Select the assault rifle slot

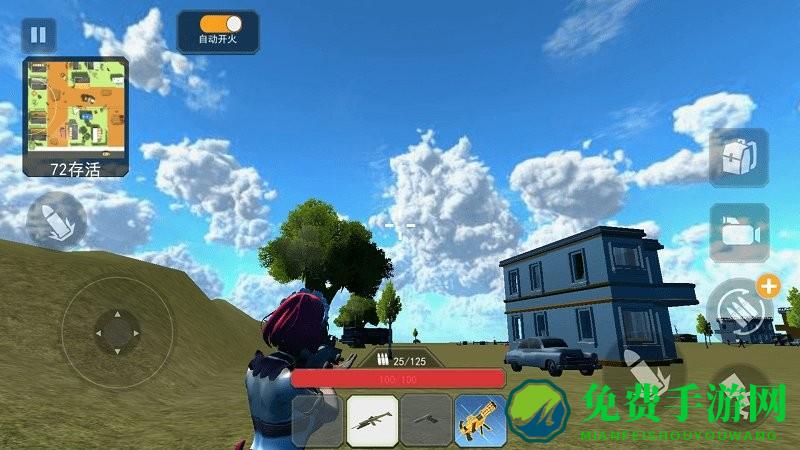pos(372,420)
